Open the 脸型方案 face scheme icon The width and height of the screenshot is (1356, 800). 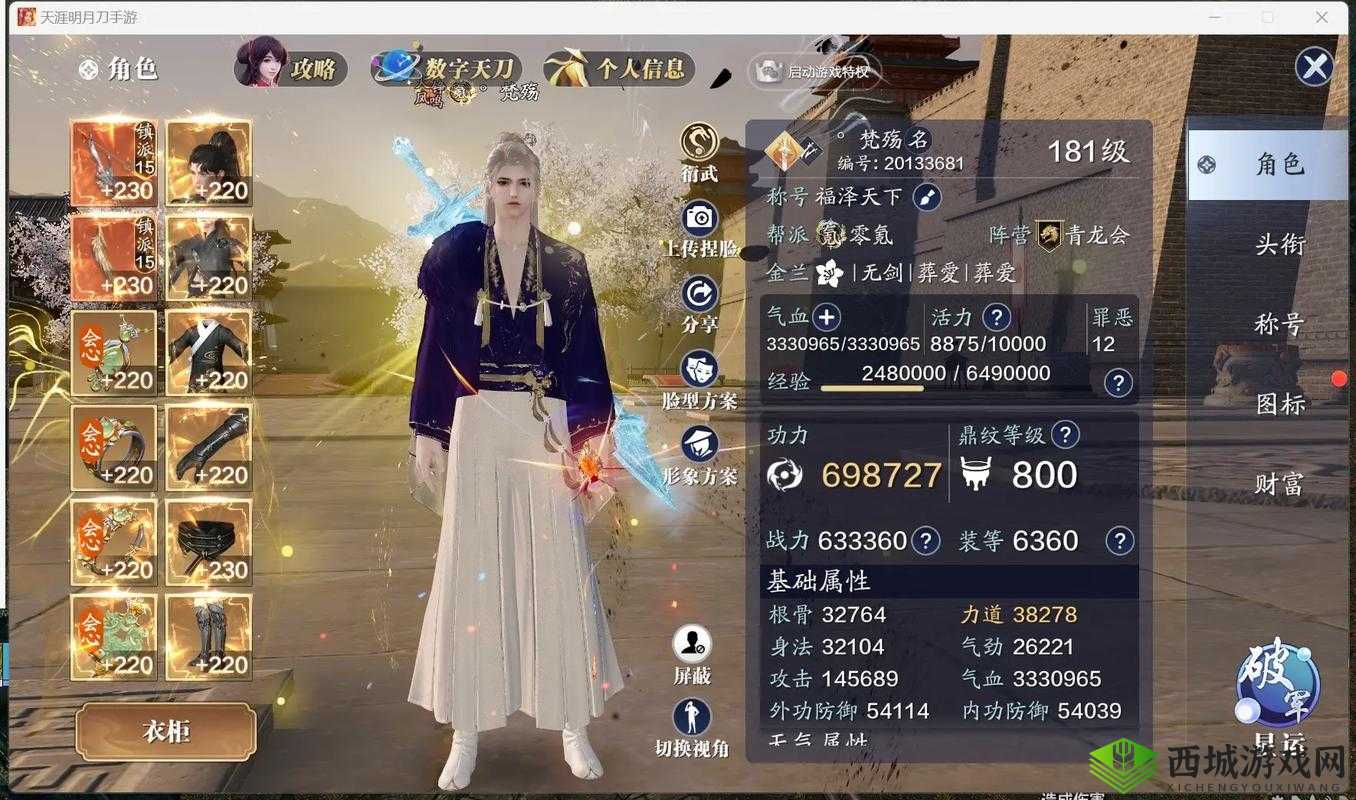click(698, 370)
